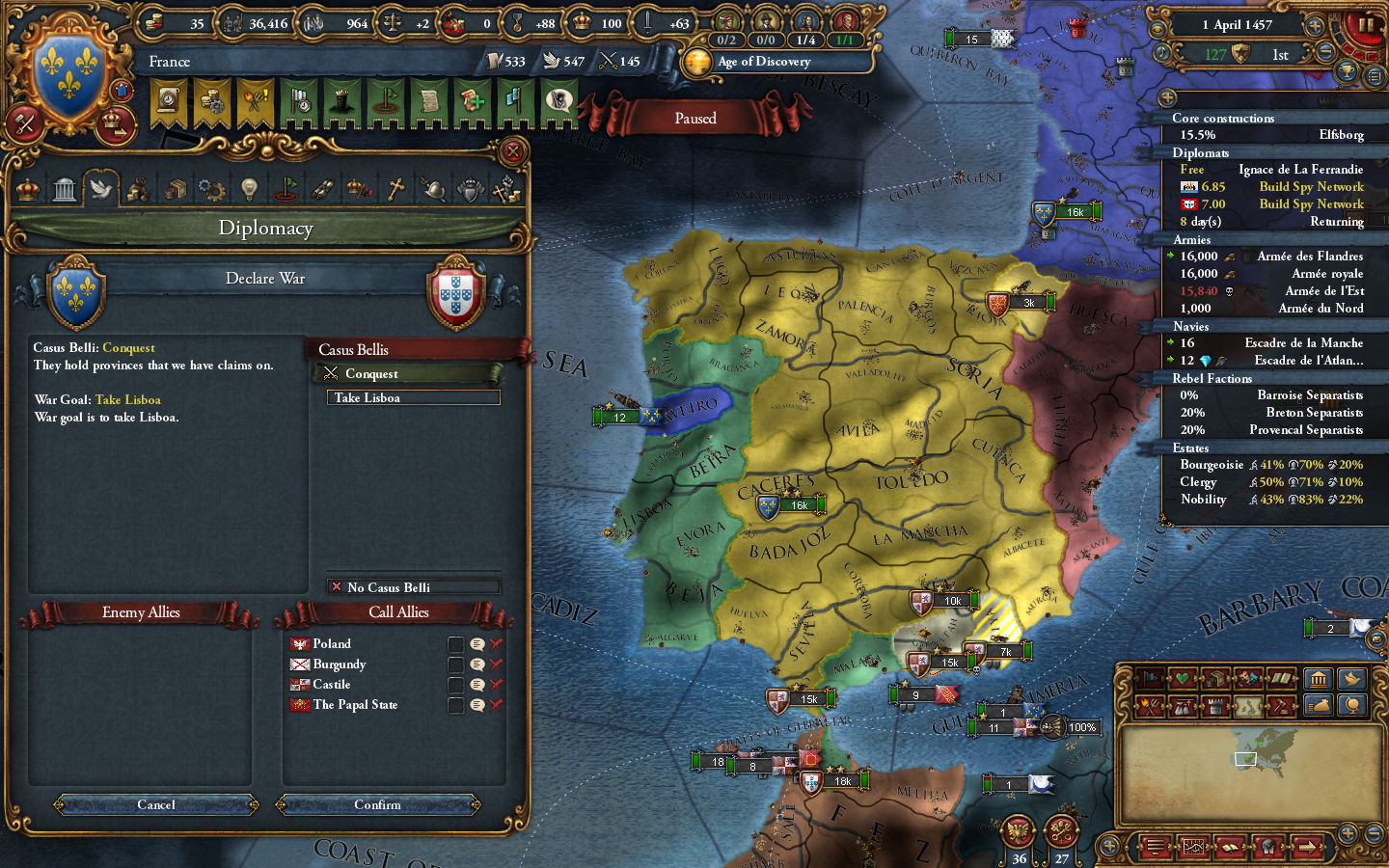
Task: Check Burgundy's call-to-arms checkbox
Action: (x=455, y=664)
